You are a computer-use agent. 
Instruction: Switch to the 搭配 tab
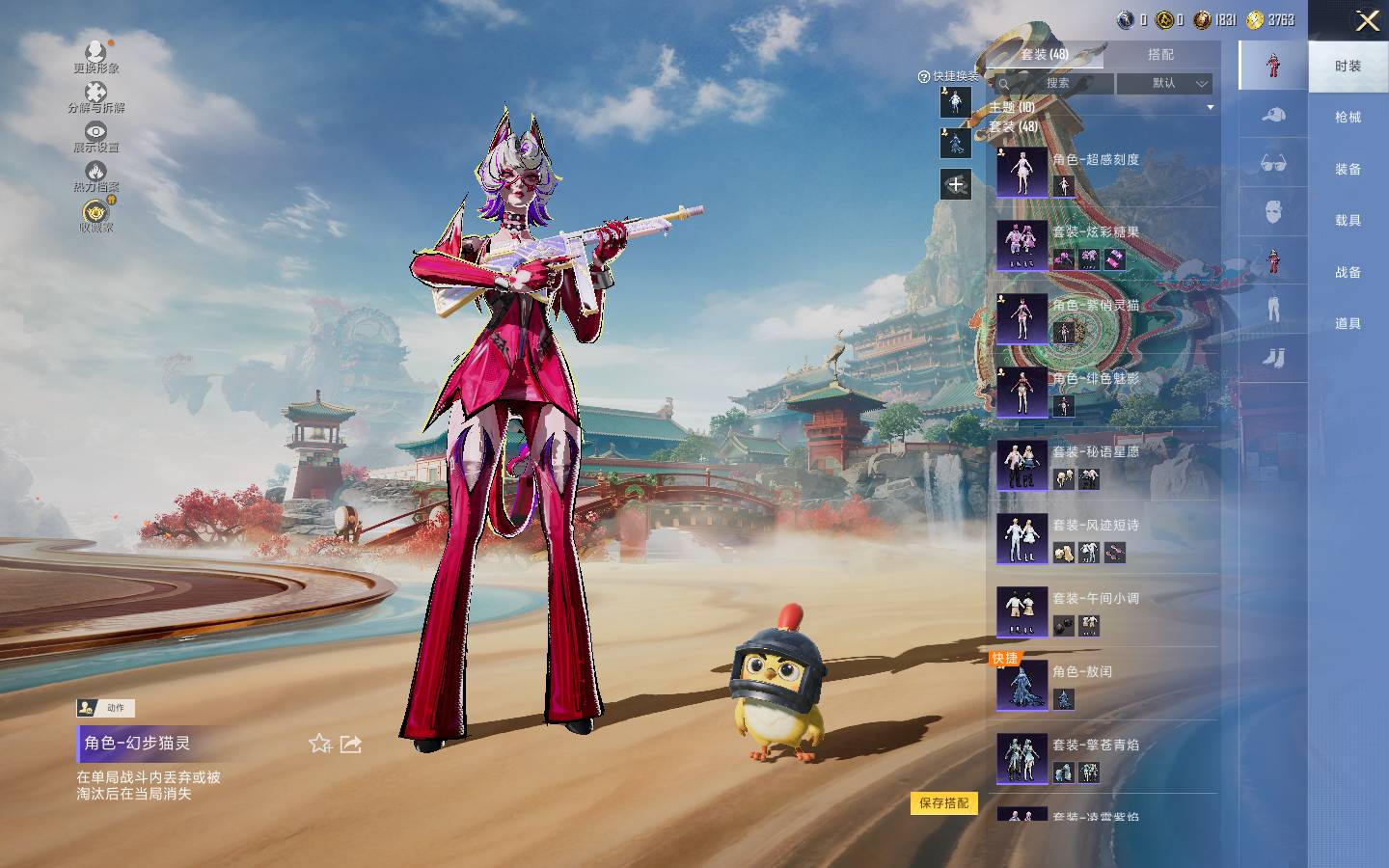pyautogui.click(x=1160, y=55)
